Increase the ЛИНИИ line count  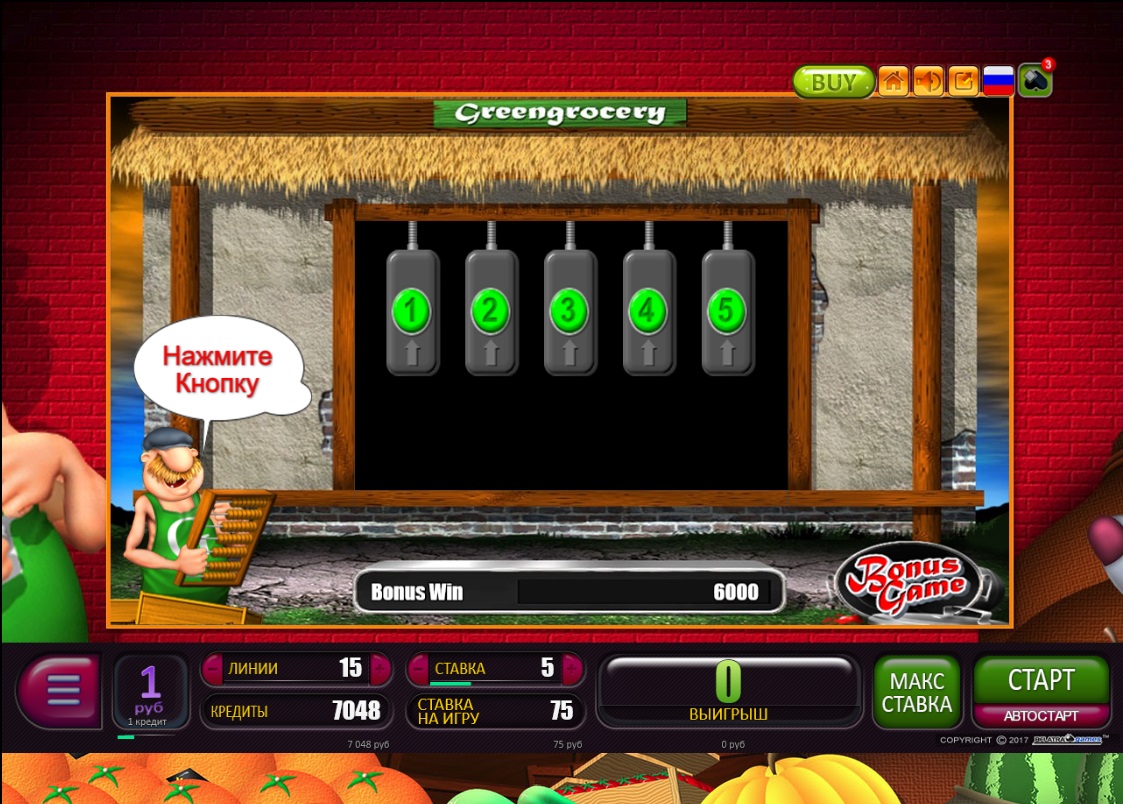pyautogui.click(x=380, y=668)
